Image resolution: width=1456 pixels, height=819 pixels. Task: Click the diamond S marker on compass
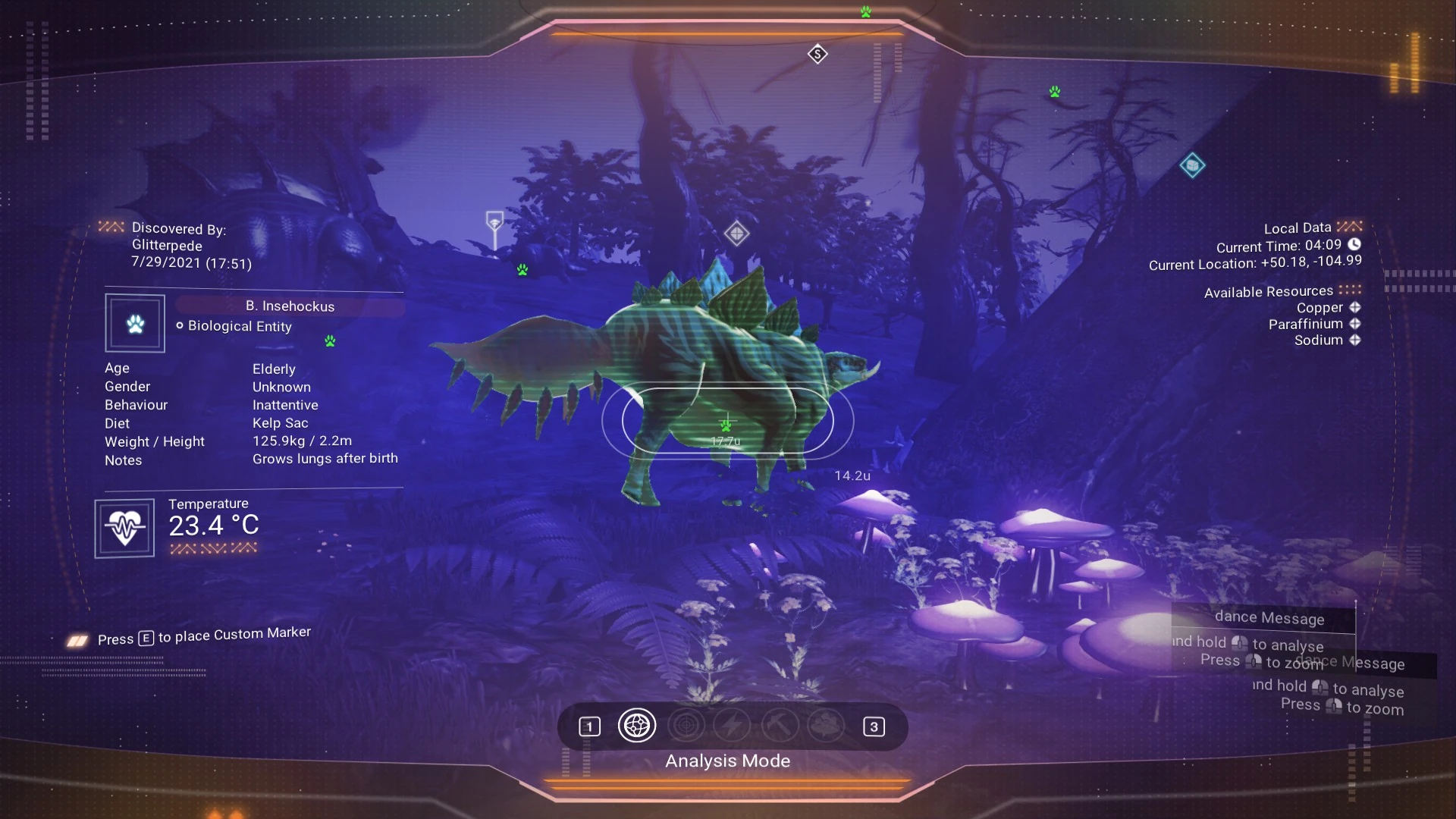coord(817,54)
